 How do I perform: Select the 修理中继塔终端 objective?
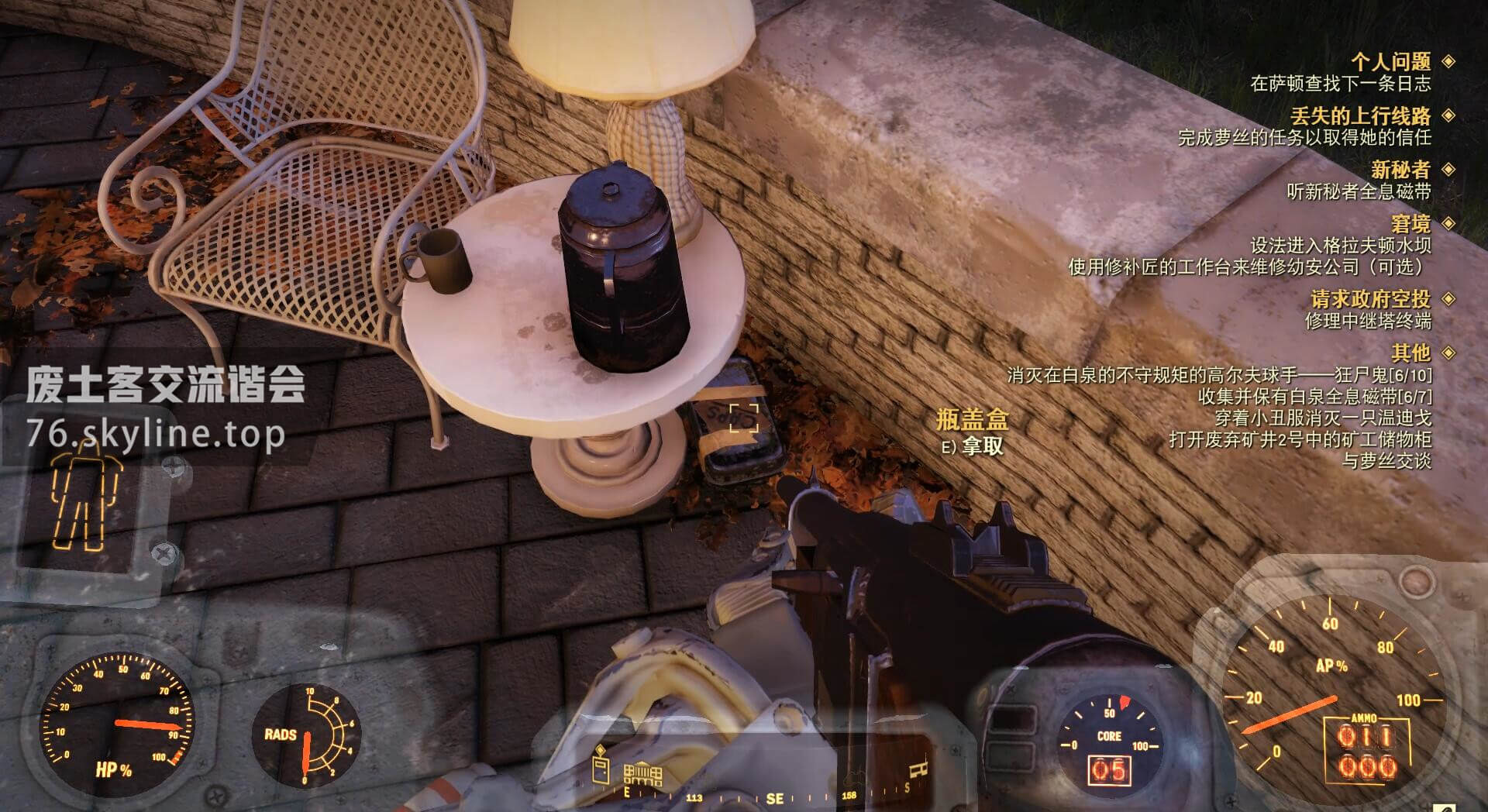1368,321
